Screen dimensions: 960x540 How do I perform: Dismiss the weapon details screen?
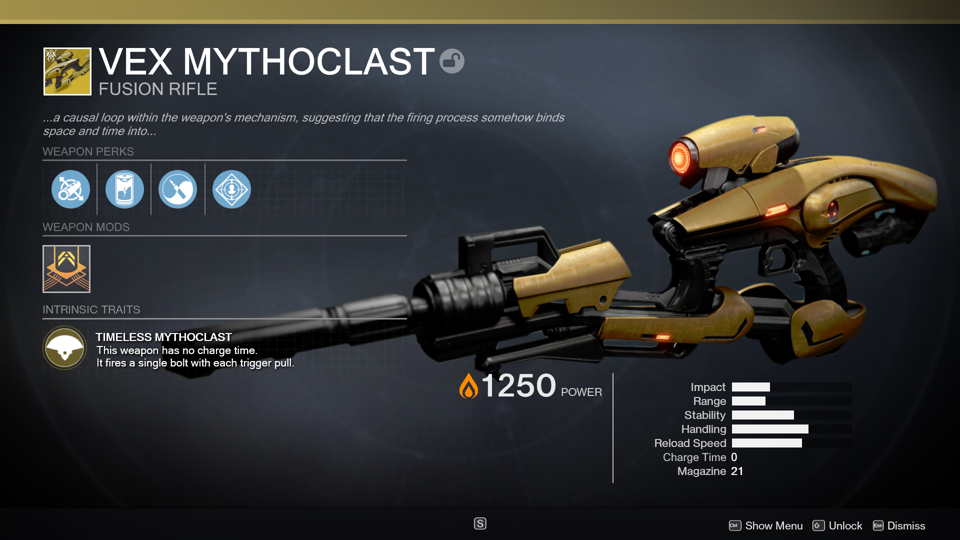tap(899, 526)
